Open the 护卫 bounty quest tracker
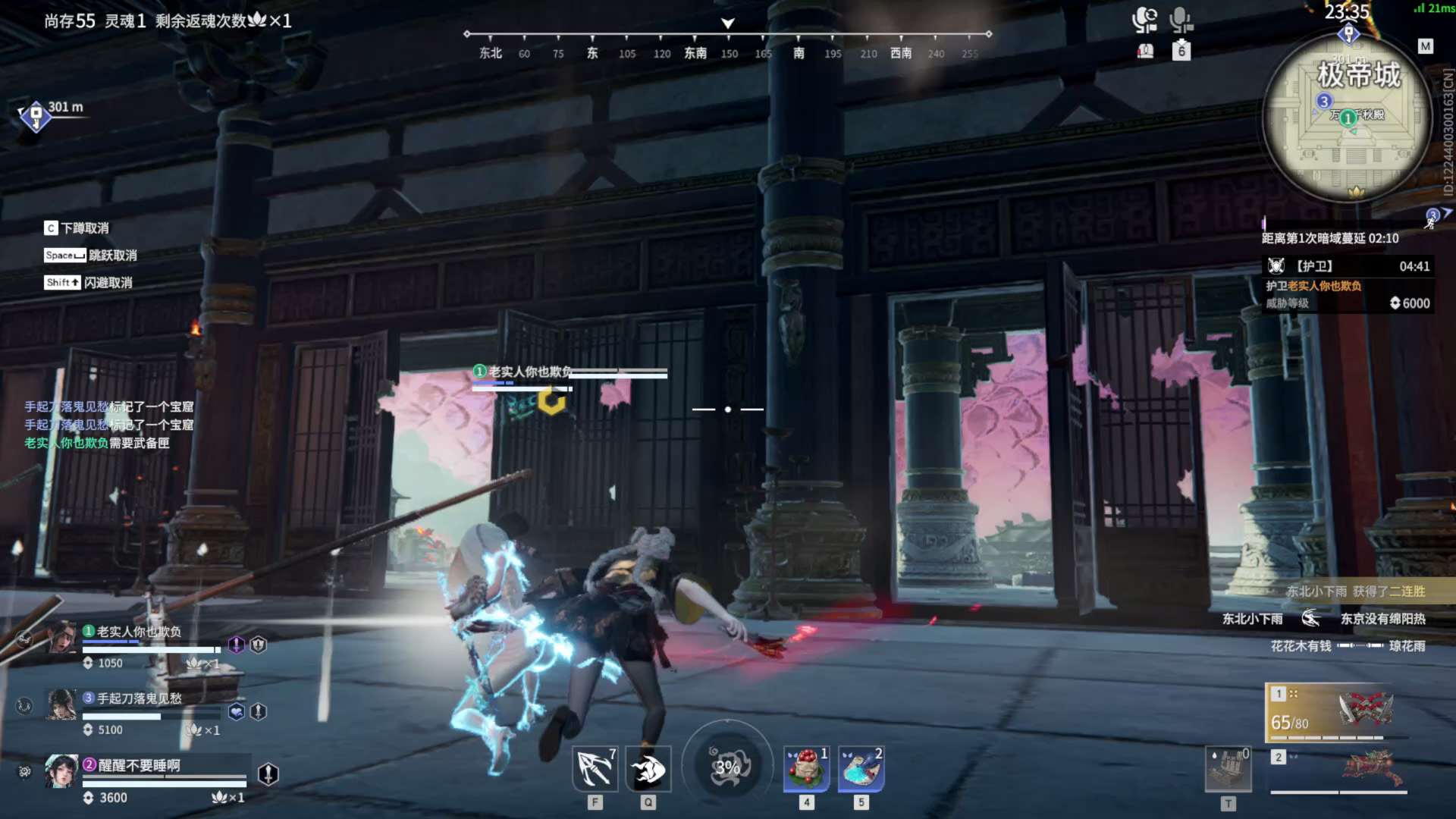The width and height of the screenshot is (1456, 819). pos(1347,284)
